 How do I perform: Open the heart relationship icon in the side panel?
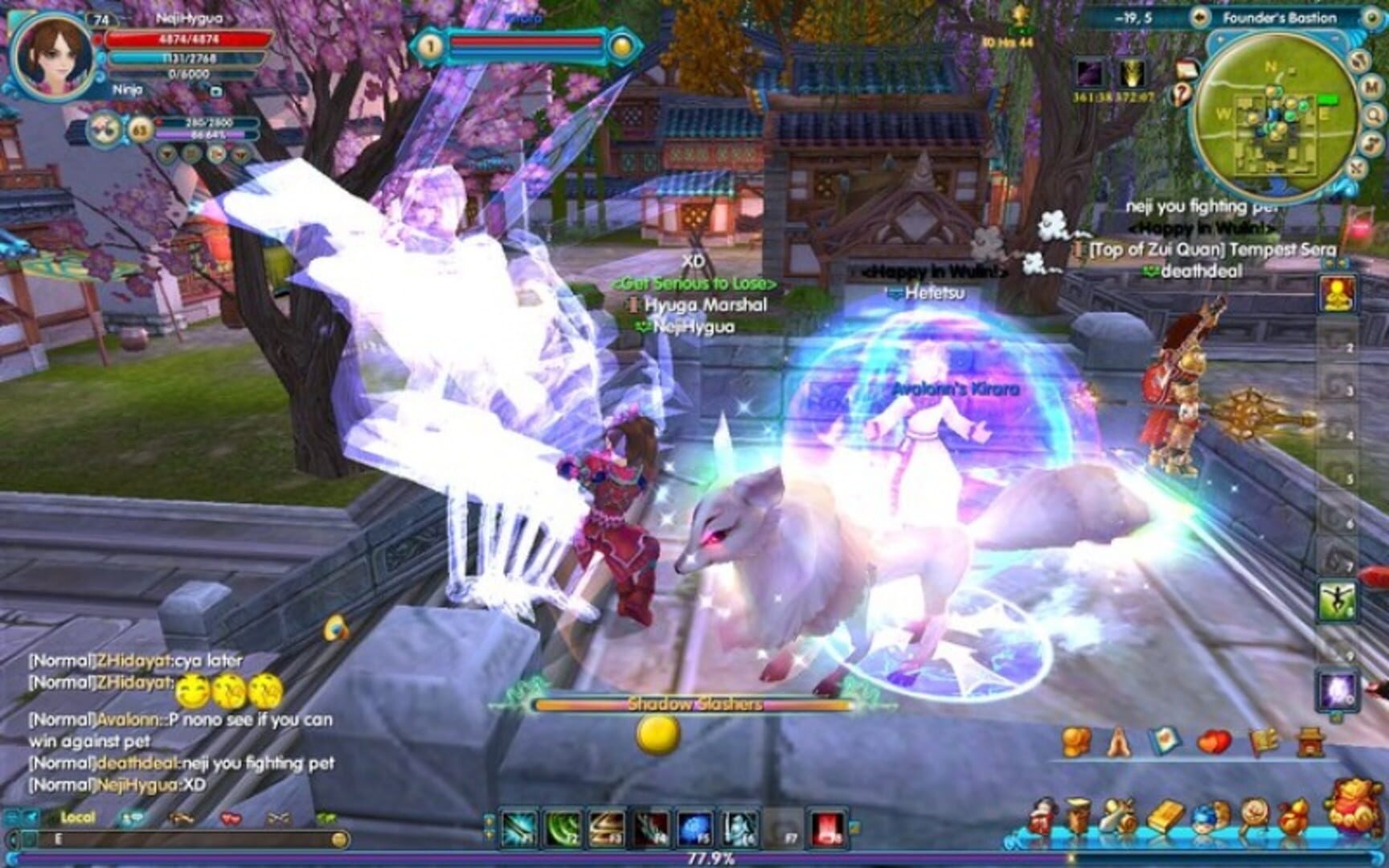(1214, 742)
